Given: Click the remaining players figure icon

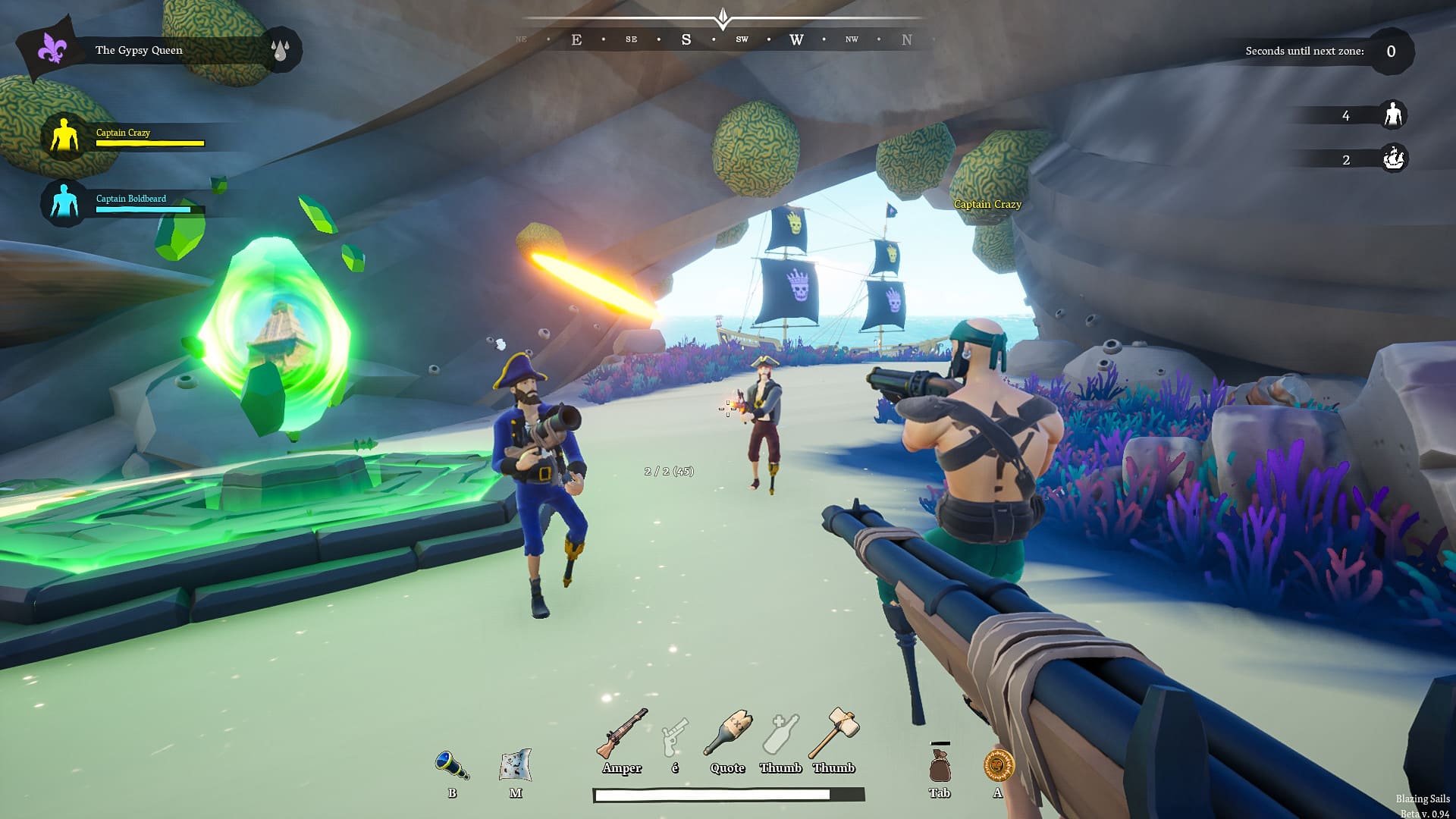Looking at the screenshot, I should point(1392,115).
